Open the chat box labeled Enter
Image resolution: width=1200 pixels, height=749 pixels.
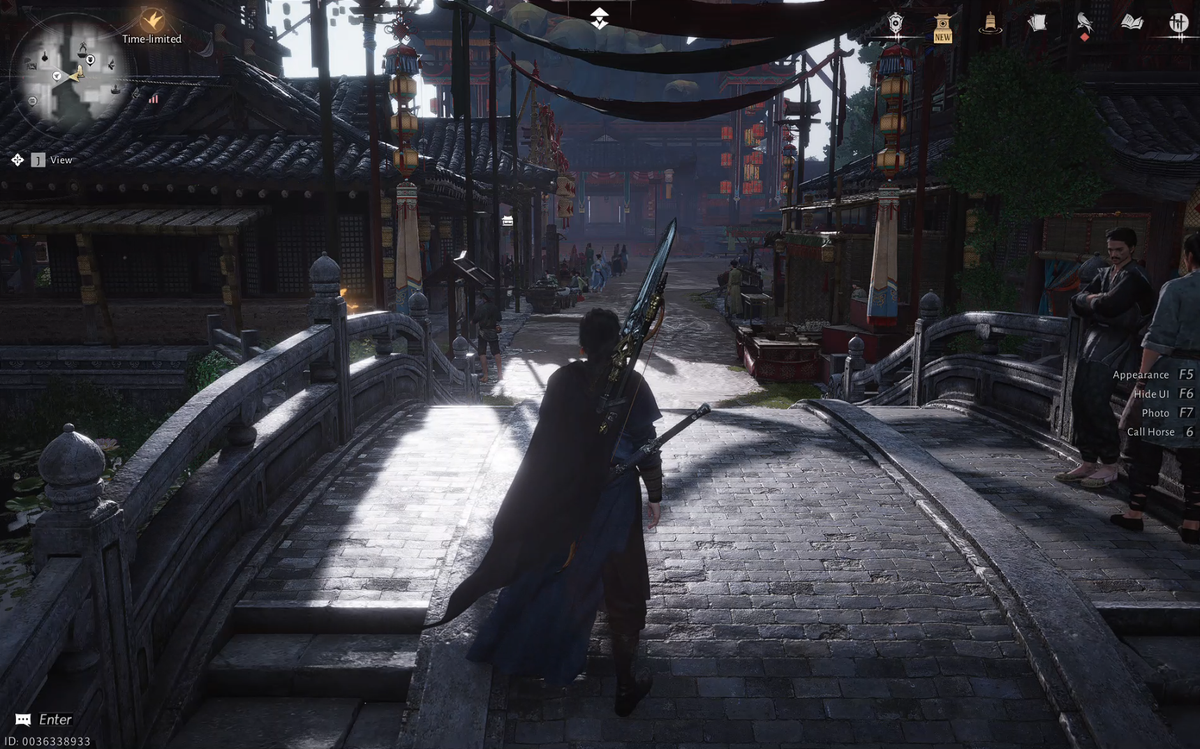(45, 719)
